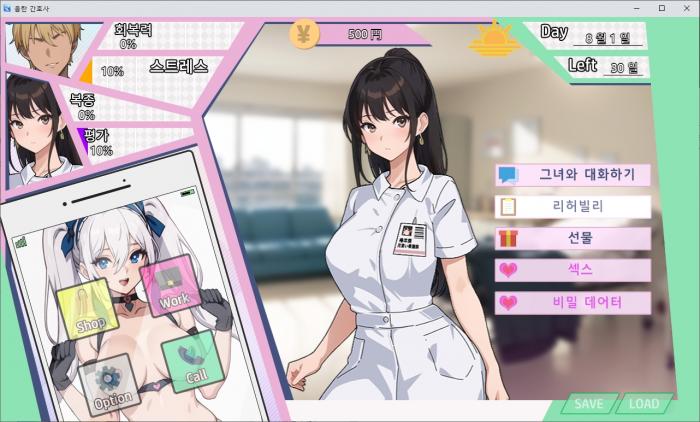This screenshot has width=700, height=422.
Task: Click the LOAD button
Action: click(x=644, y=404)
